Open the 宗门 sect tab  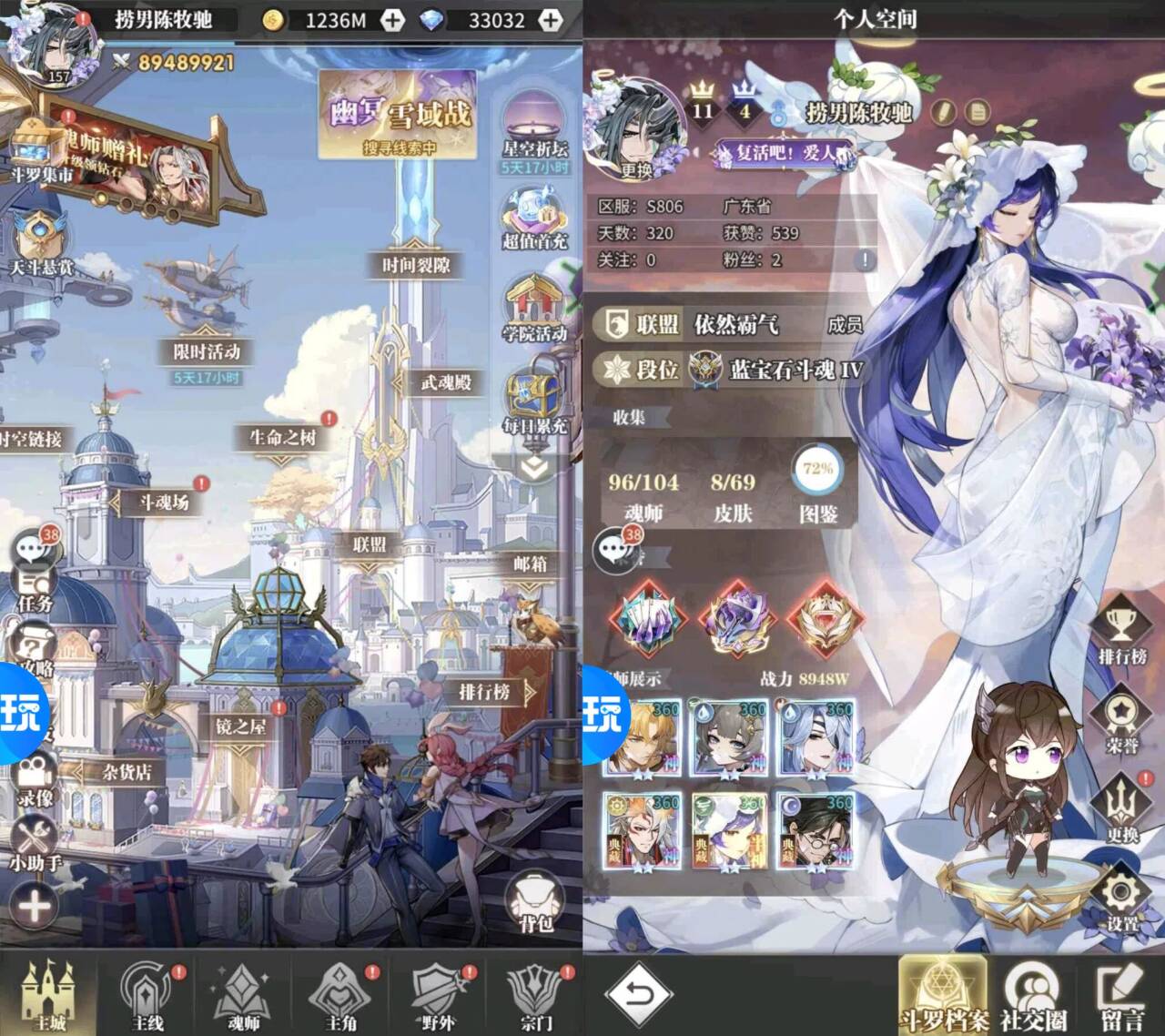(534, 997)
